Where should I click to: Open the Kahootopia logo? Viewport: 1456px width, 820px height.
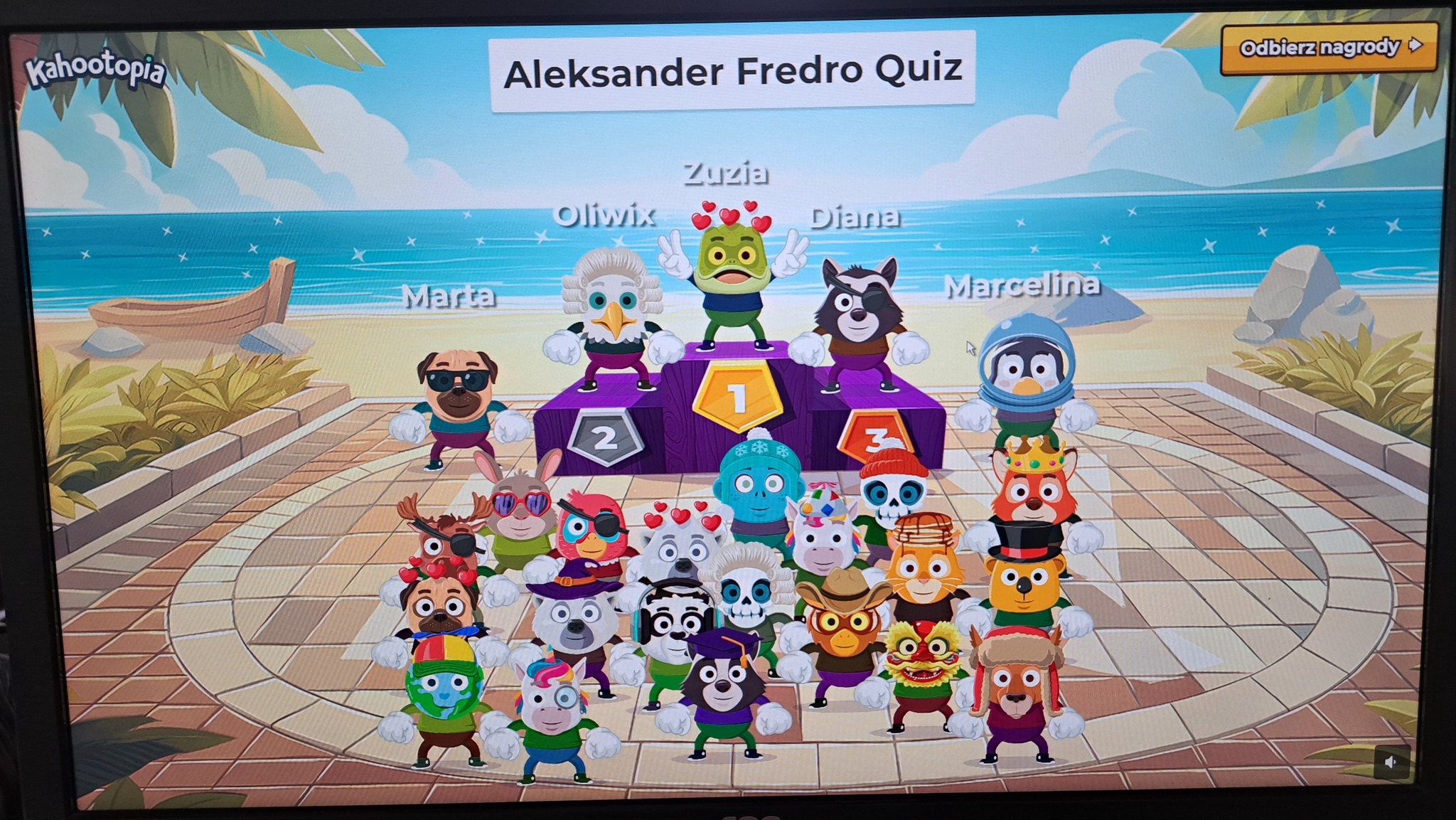[x=95, y=72]
